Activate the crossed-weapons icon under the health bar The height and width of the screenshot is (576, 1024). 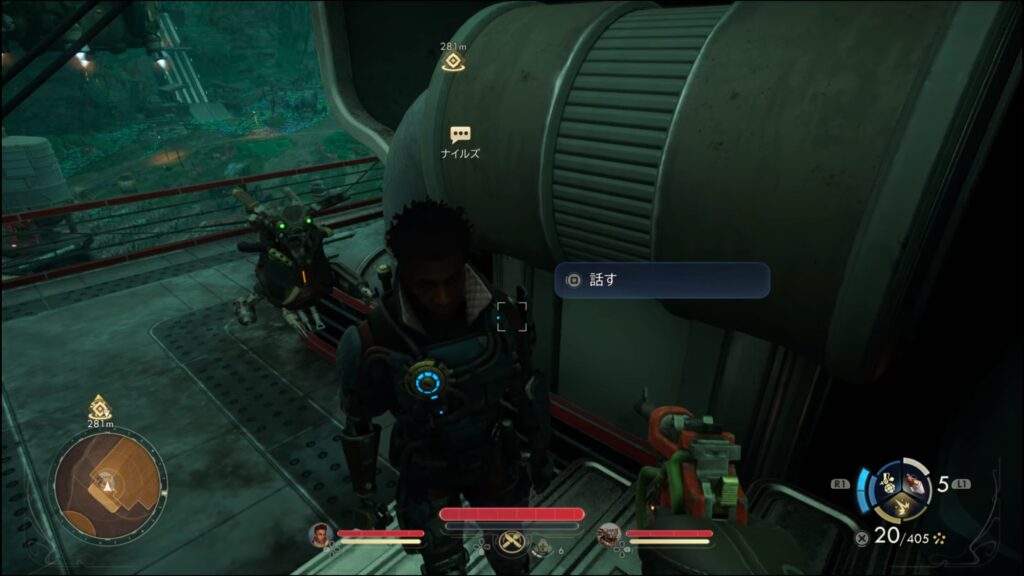tap(510, 540)
